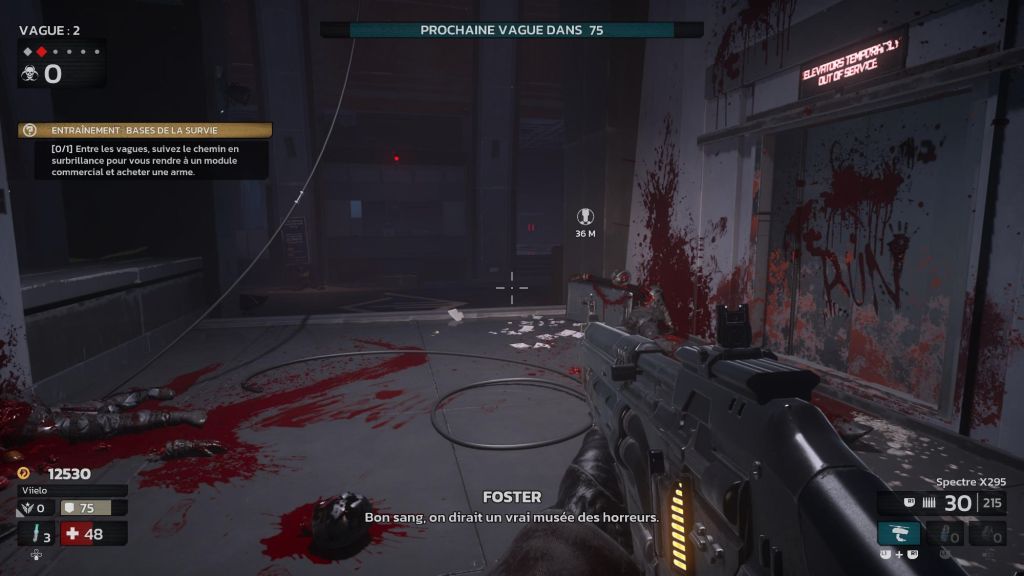The width and height of the screenshot is (1024, 576).
Task: Activate the teal highlighted gadget slot
Action: pos(898,533)
